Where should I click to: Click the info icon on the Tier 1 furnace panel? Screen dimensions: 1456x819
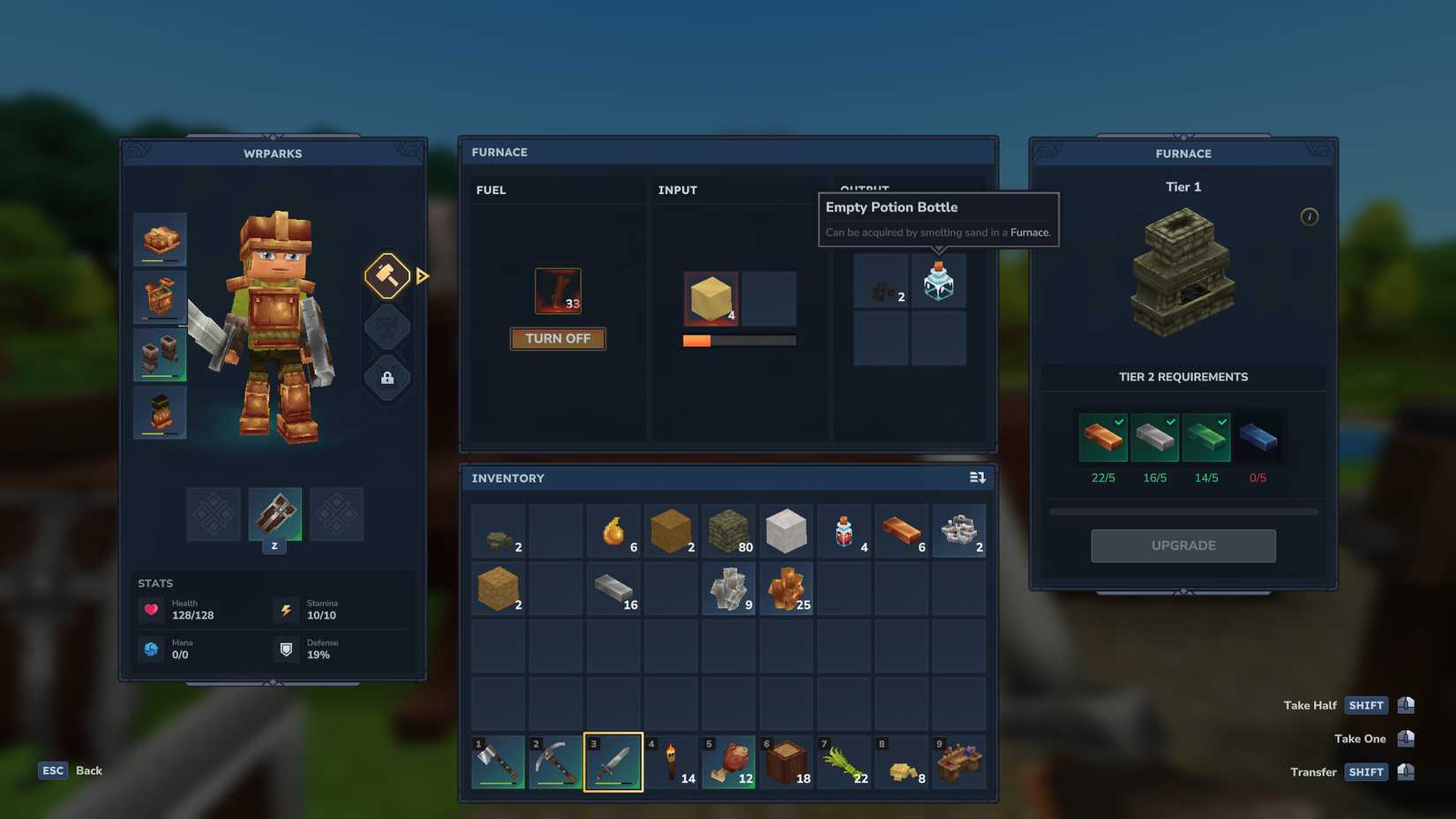coord(1310,216)
